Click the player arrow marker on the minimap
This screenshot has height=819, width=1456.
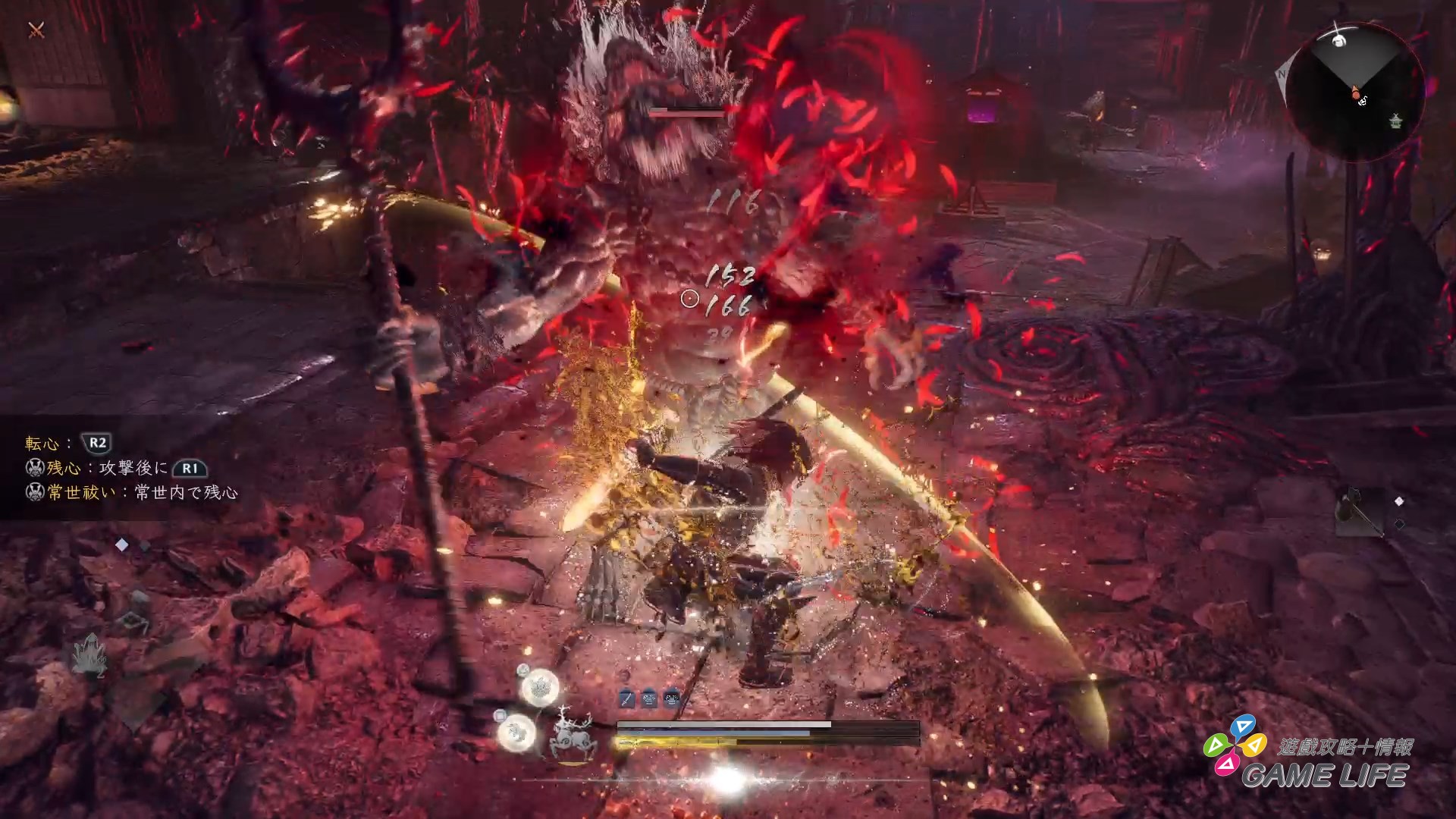coord(1354,93)
